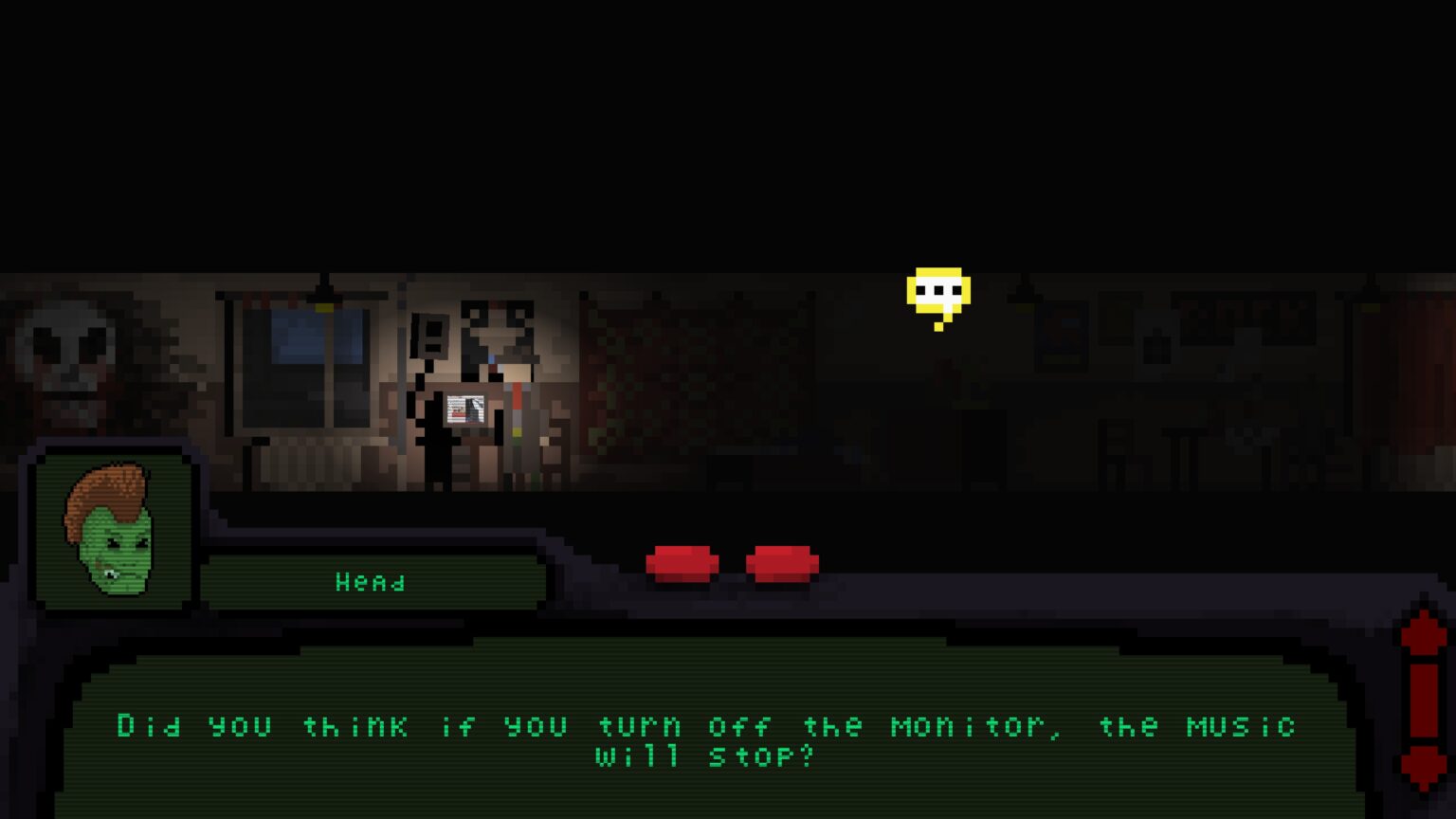Click the monitor displaying a face
1456x819 pixels.
(465, 409)
